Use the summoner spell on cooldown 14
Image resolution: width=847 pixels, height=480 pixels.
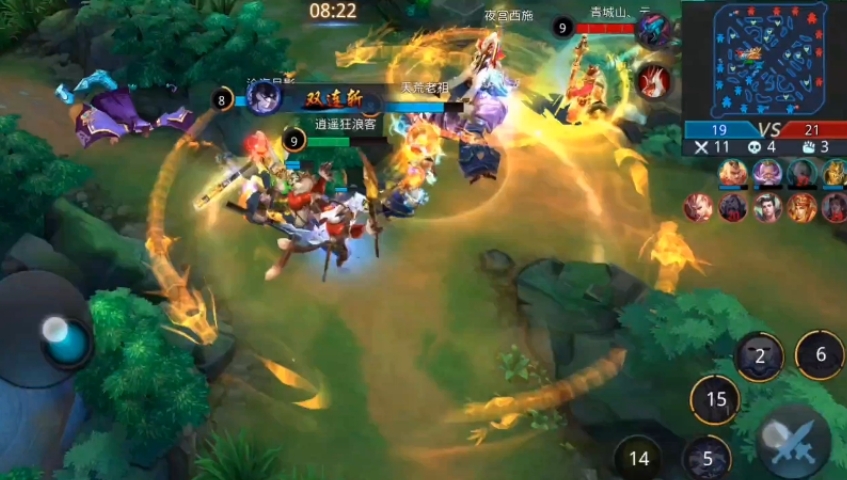tap(639, 459)
